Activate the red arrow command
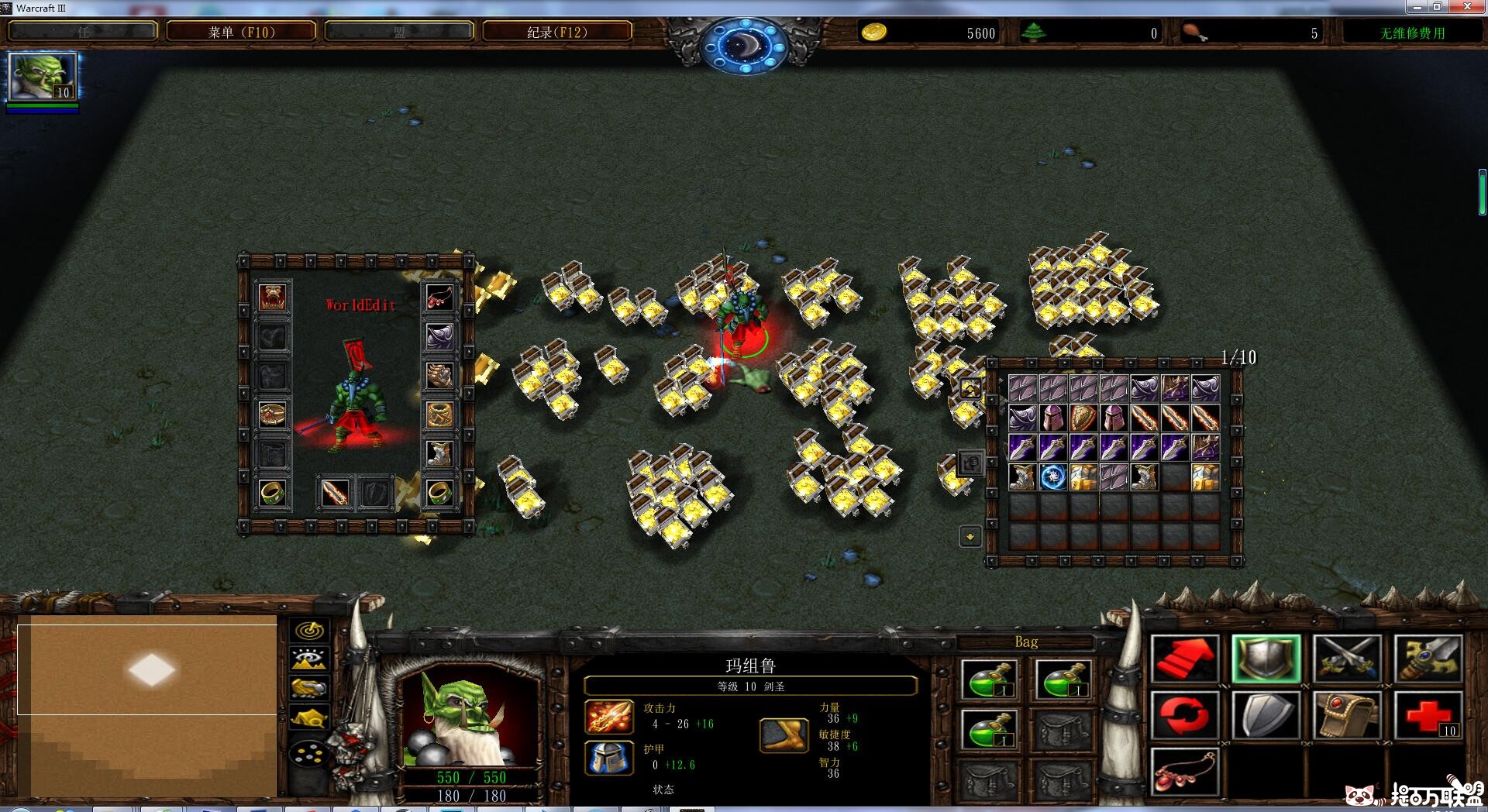The width and height of the screenshot is (1488, 812). click(1184, 659)
